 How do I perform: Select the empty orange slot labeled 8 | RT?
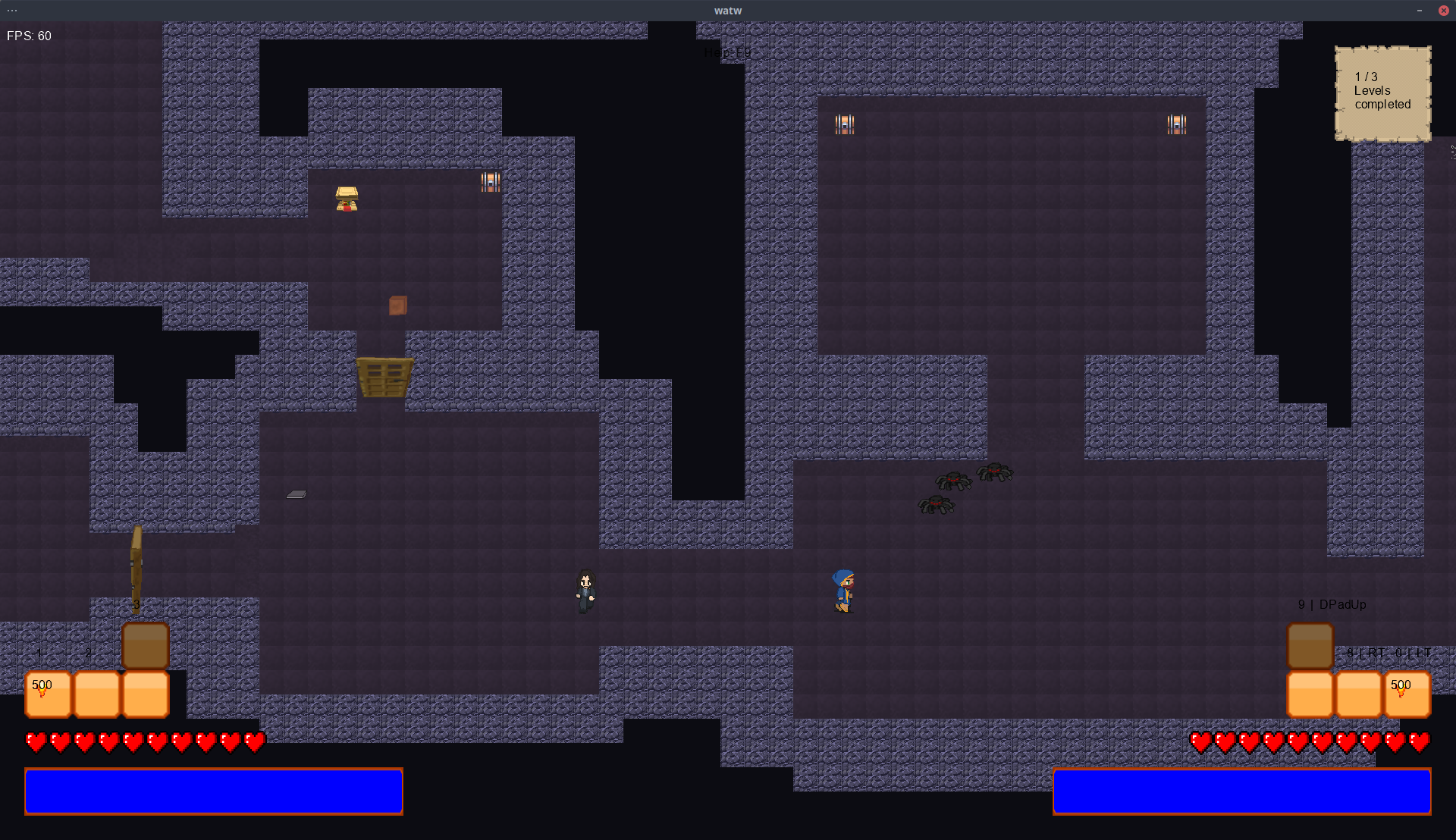click(1358, 694)
